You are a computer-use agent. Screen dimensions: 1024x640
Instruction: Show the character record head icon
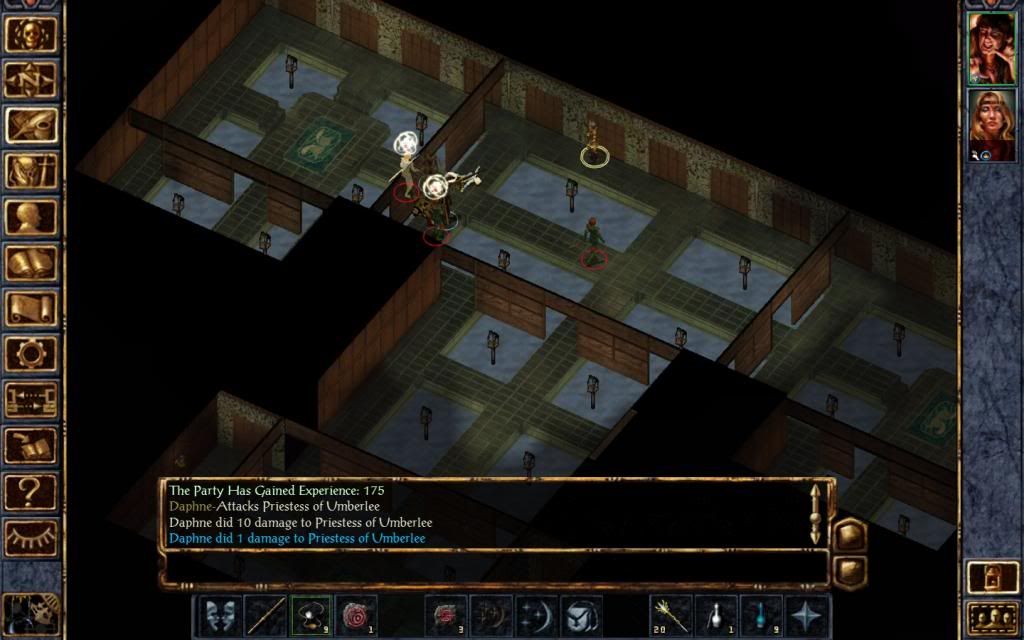(x=31, y=217)
